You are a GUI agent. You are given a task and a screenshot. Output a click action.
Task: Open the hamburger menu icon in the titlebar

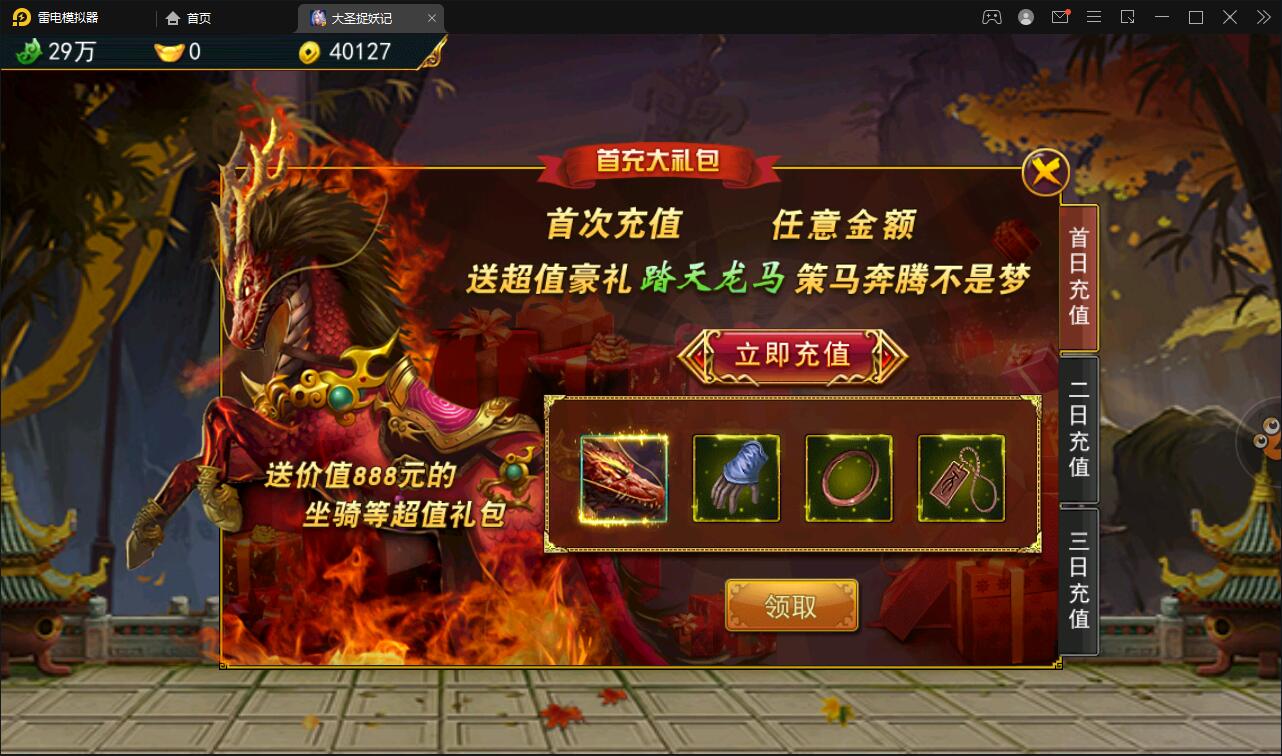coord(1094,17)
